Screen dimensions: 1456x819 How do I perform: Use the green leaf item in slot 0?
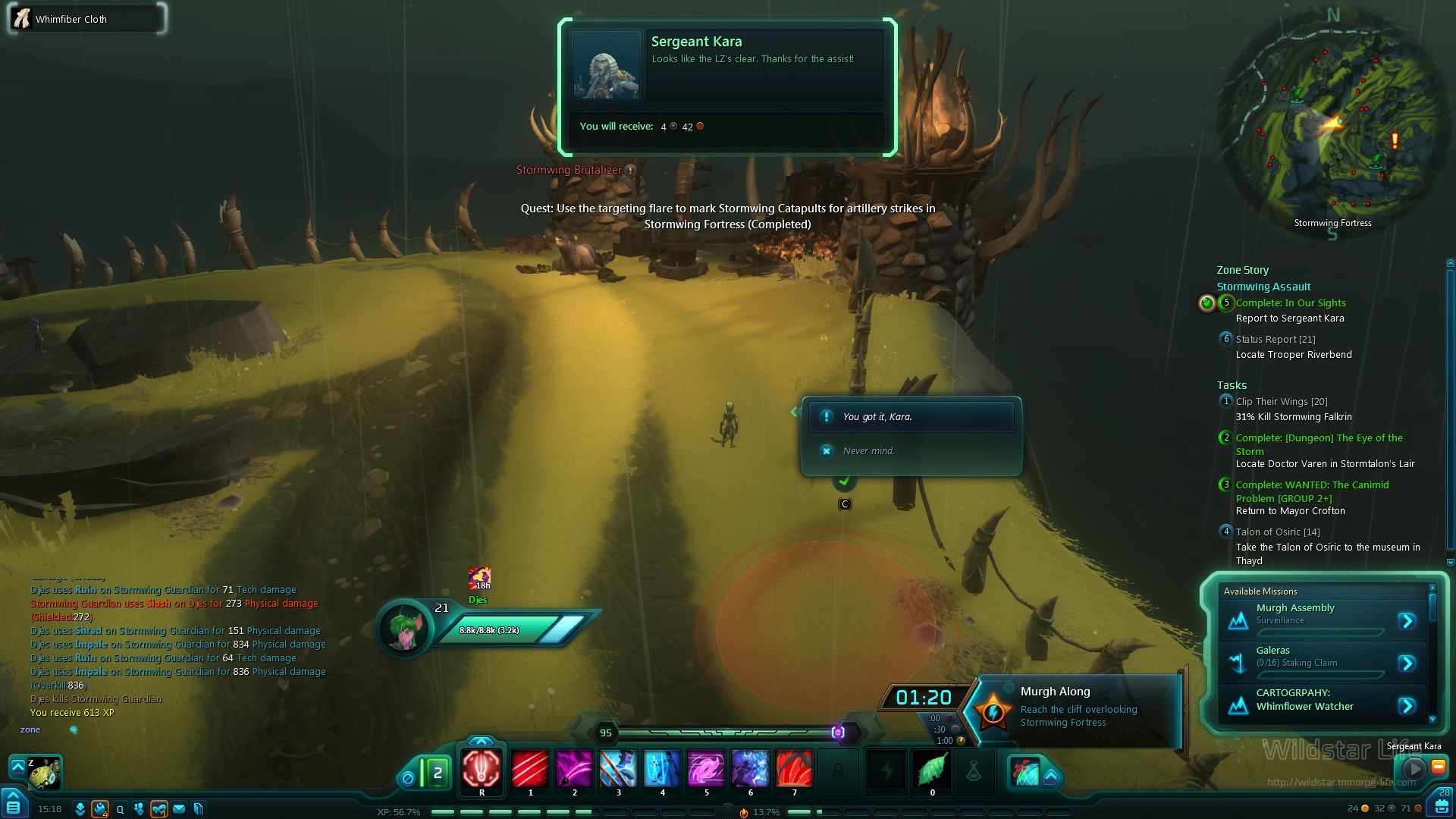click(x=932, y=770)
